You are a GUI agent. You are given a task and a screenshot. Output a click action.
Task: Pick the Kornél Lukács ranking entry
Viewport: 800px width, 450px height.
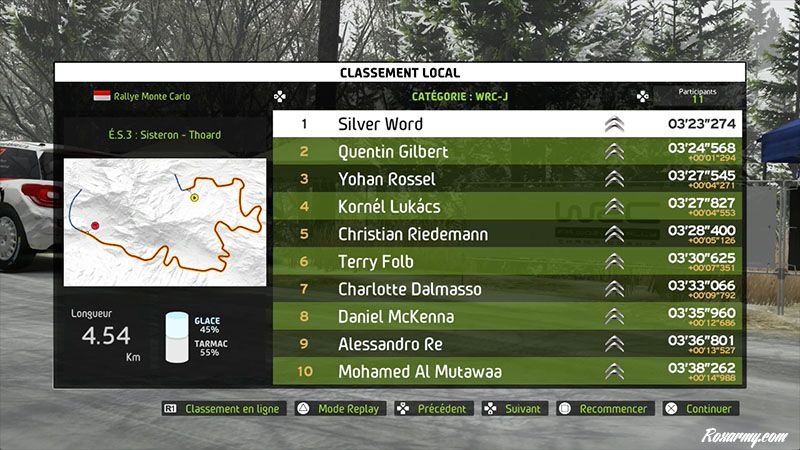click(509, 207)
